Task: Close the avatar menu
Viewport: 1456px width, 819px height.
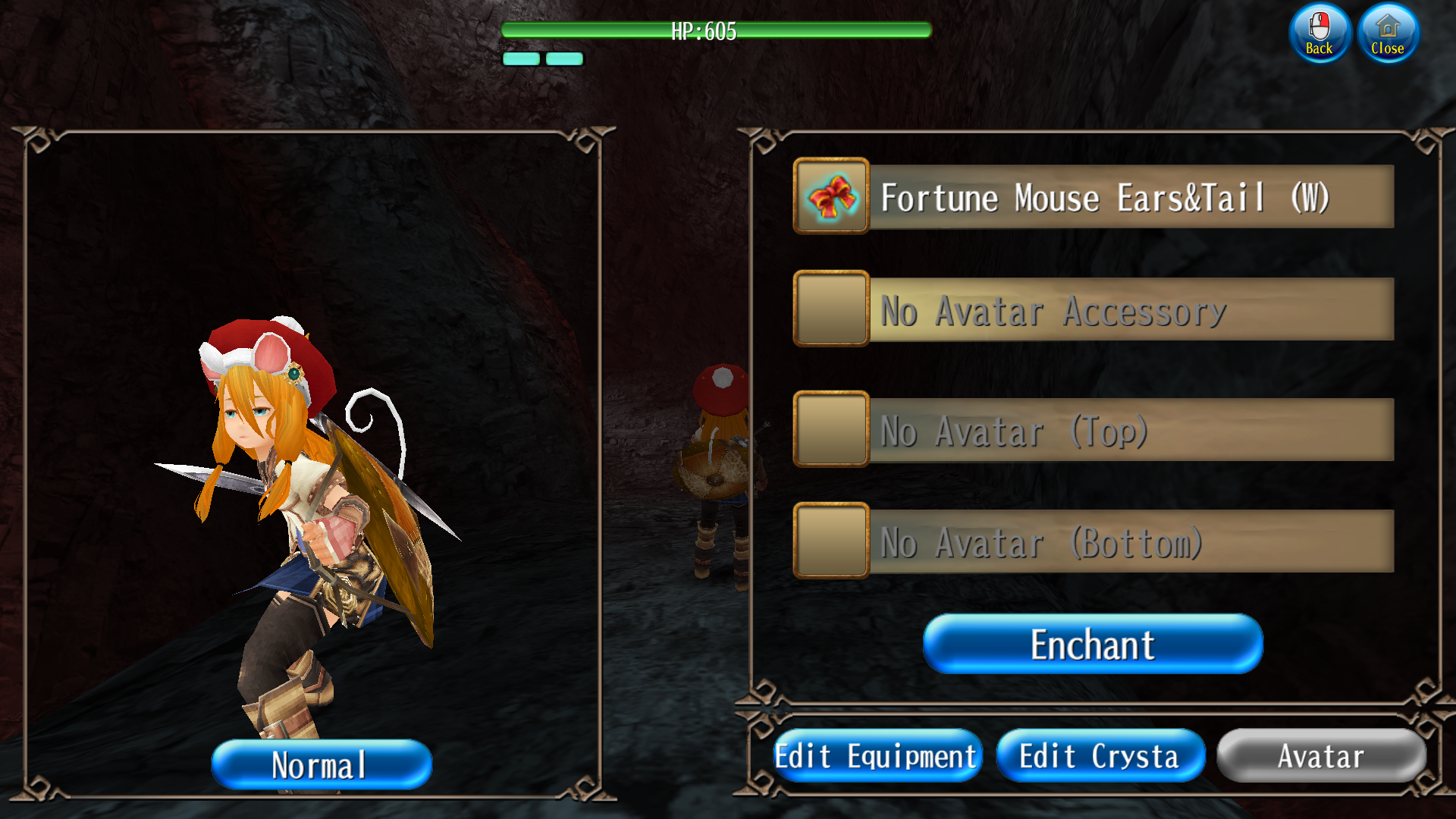Action: coord(1388,33)
